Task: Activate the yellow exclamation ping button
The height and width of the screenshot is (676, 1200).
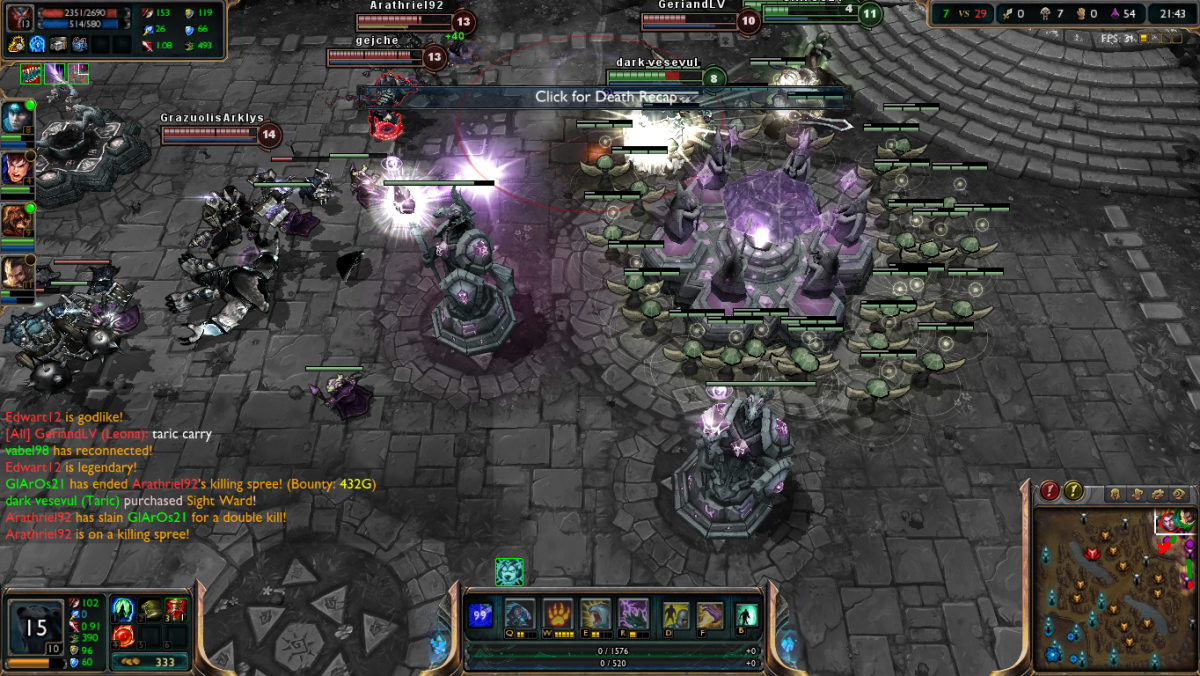Action: click(1073, 491)
